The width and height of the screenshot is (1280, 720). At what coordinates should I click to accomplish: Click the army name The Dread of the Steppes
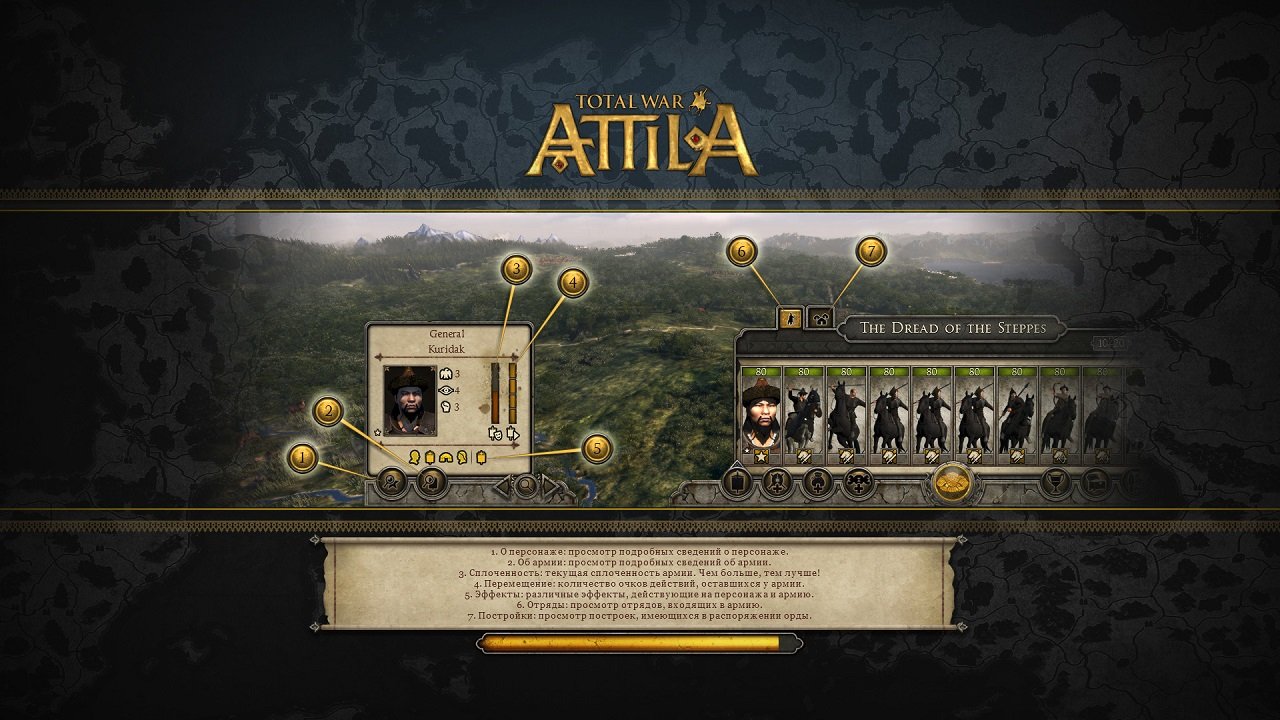point(955,325)
